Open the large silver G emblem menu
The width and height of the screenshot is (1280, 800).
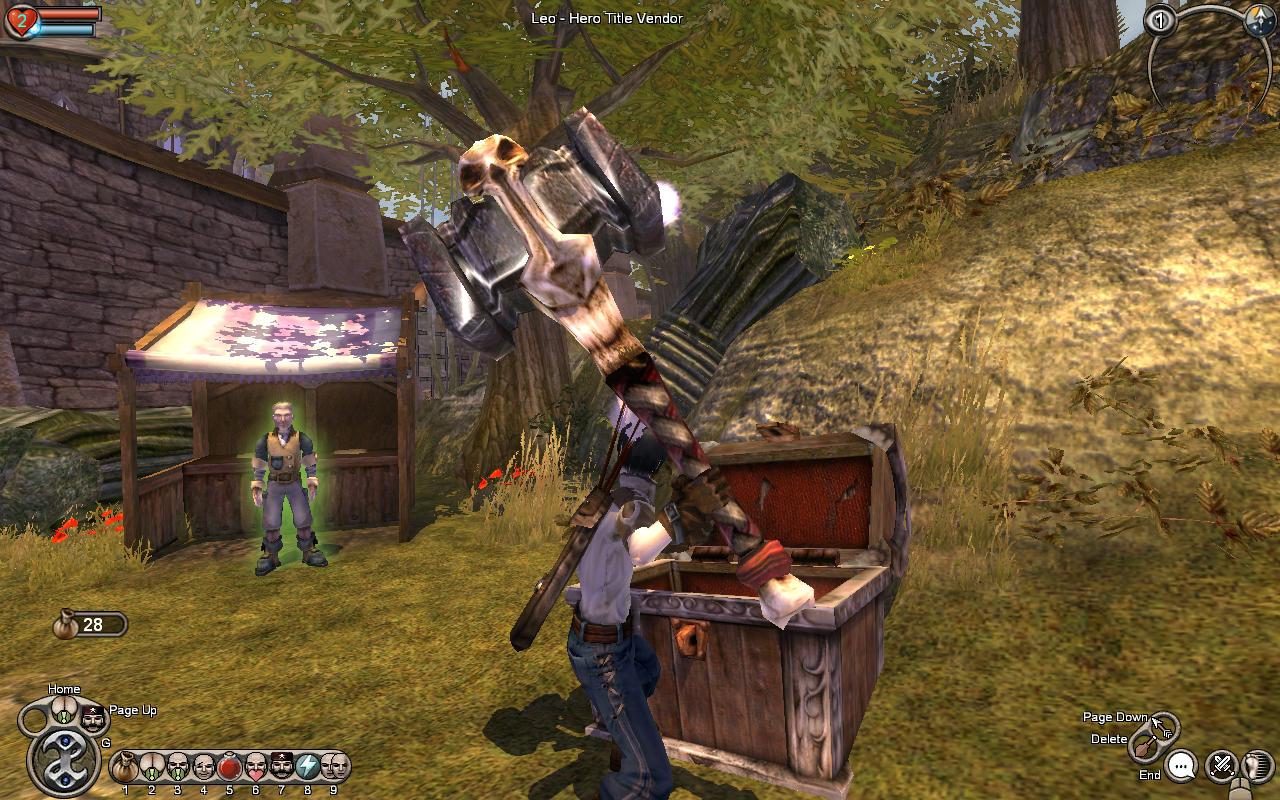tap(64, 762)
